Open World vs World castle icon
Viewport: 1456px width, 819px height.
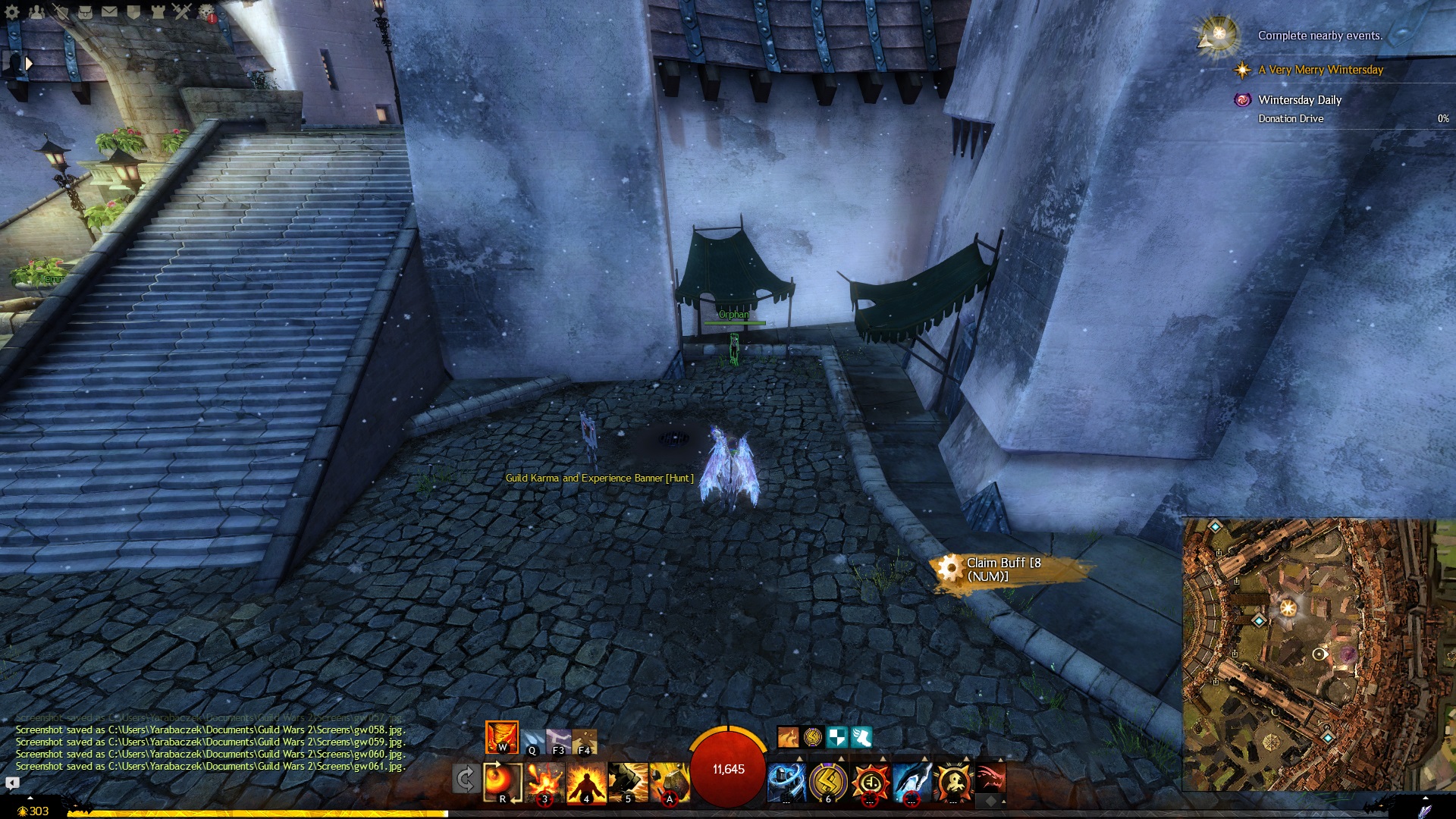pyautogui.click(x=158, y=12)
